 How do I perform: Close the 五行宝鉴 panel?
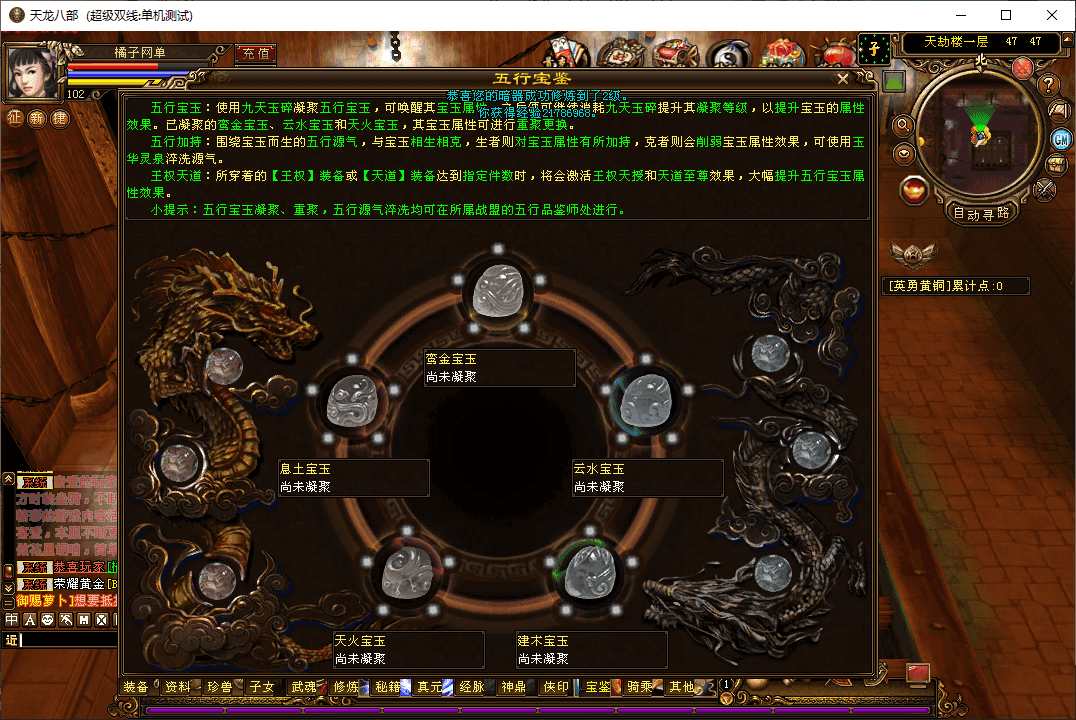[843, 78]
